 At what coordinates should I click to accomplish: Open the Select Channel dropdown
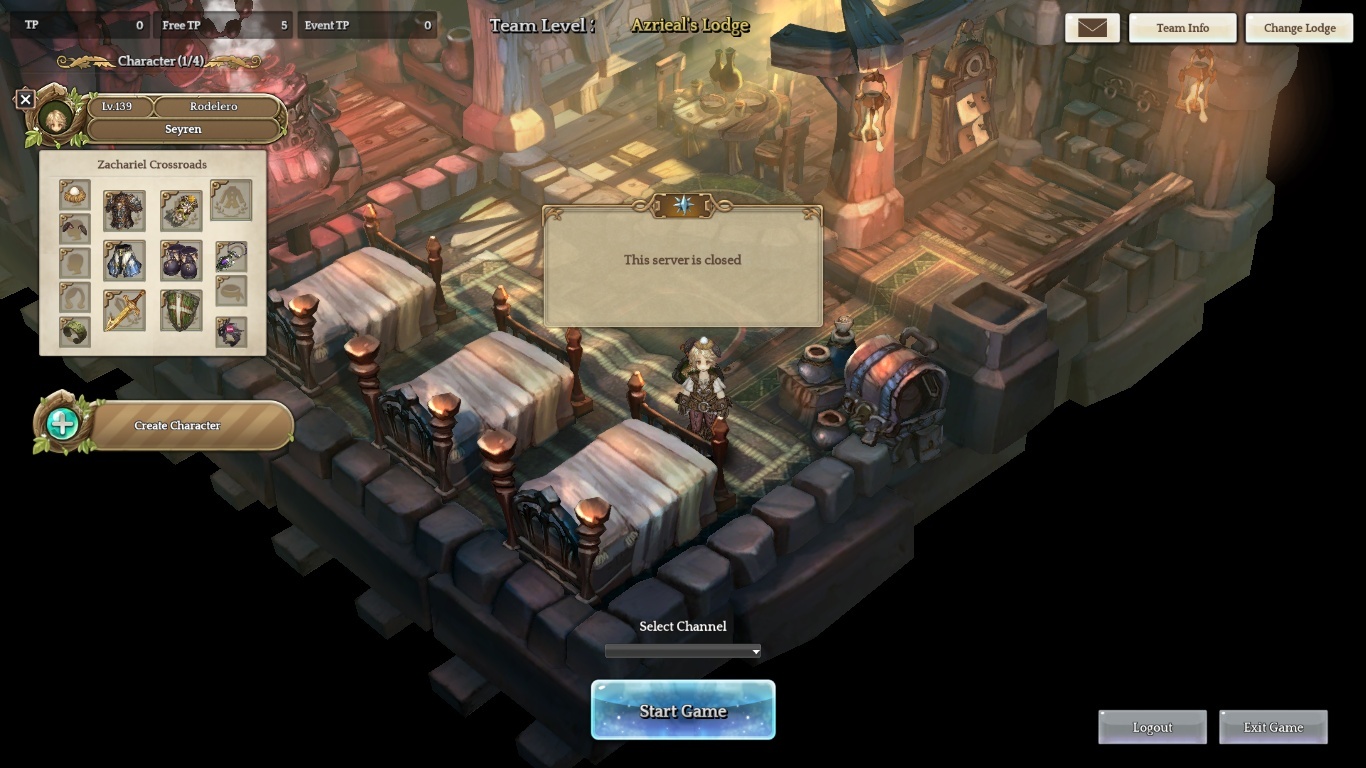[x=683, y=651]
